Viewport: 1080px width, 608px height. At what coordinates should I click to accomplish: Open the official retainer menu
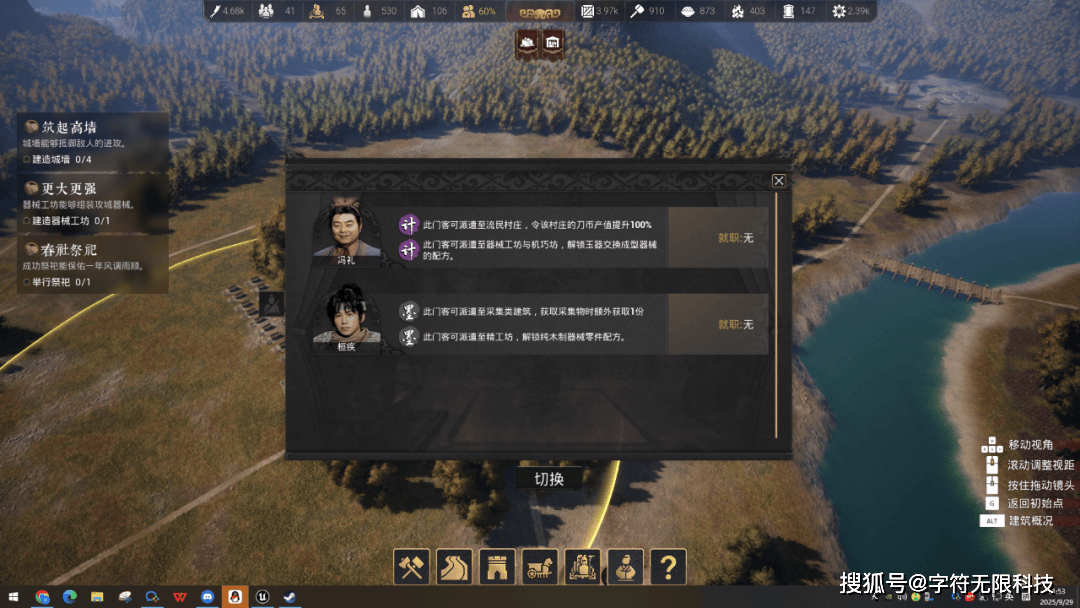click(x=626, y=566)
